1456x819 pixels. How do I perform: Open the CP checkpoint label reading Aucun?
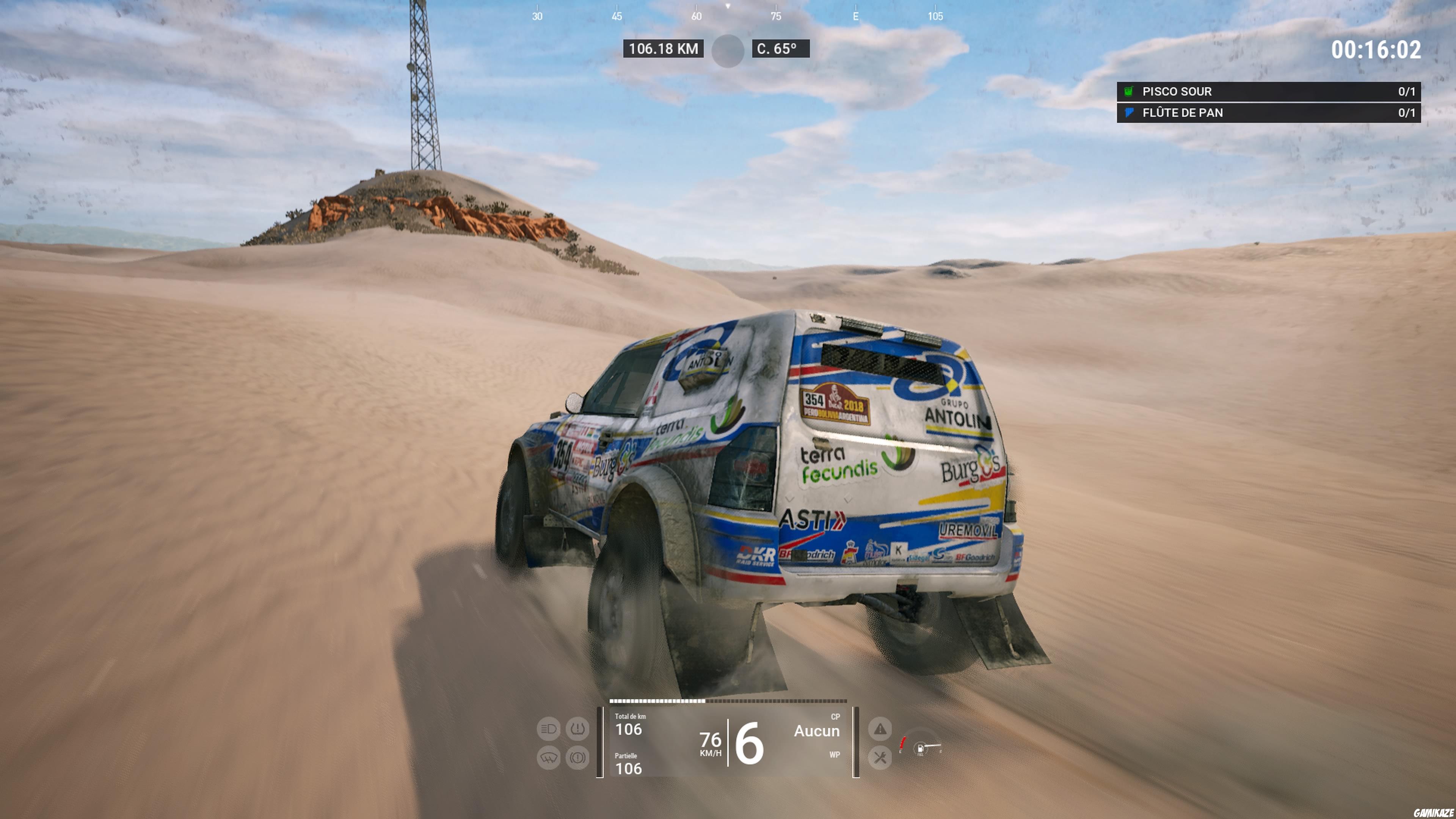tap(817, 732)
